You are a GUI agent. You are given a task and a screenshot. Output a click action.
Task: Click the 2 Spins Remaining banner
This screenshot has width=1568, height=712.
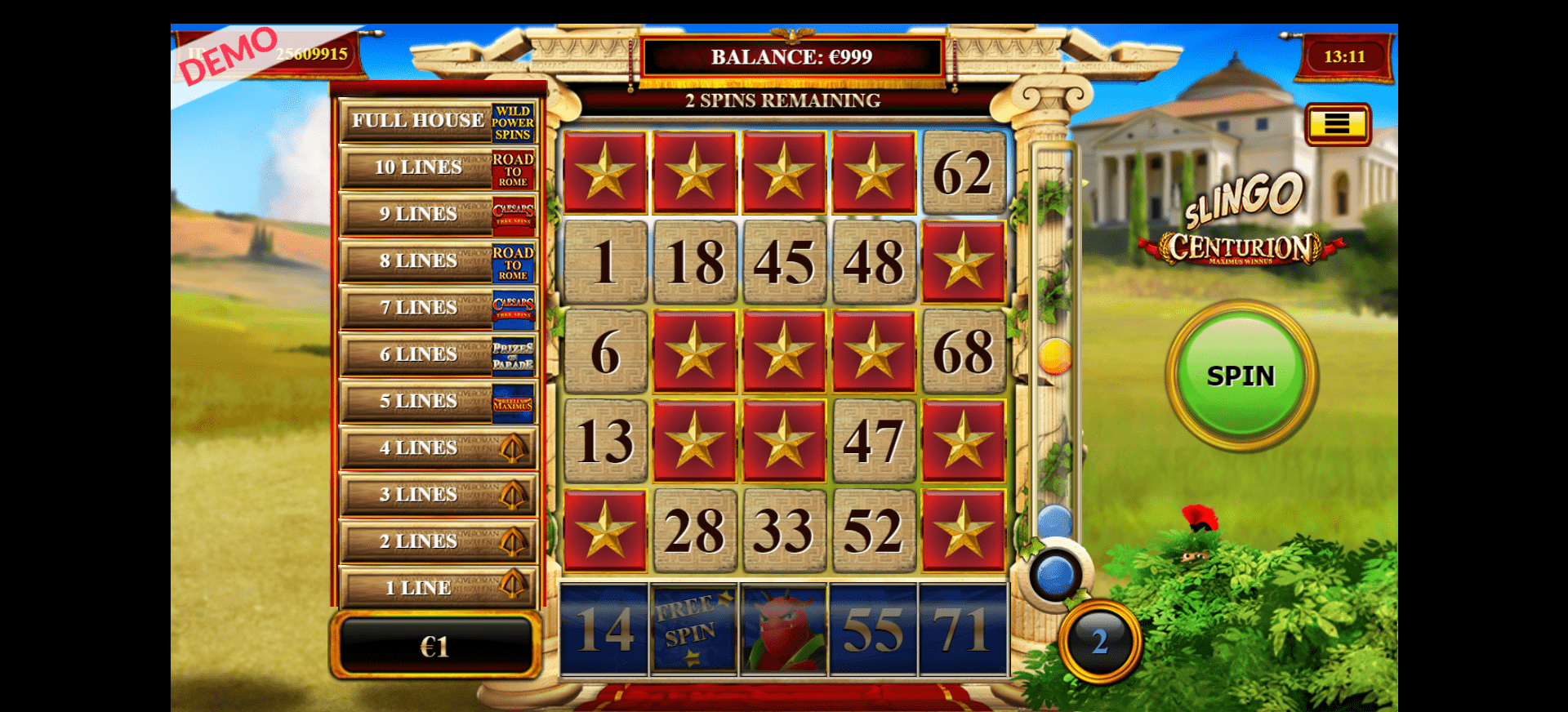(782, 100)
